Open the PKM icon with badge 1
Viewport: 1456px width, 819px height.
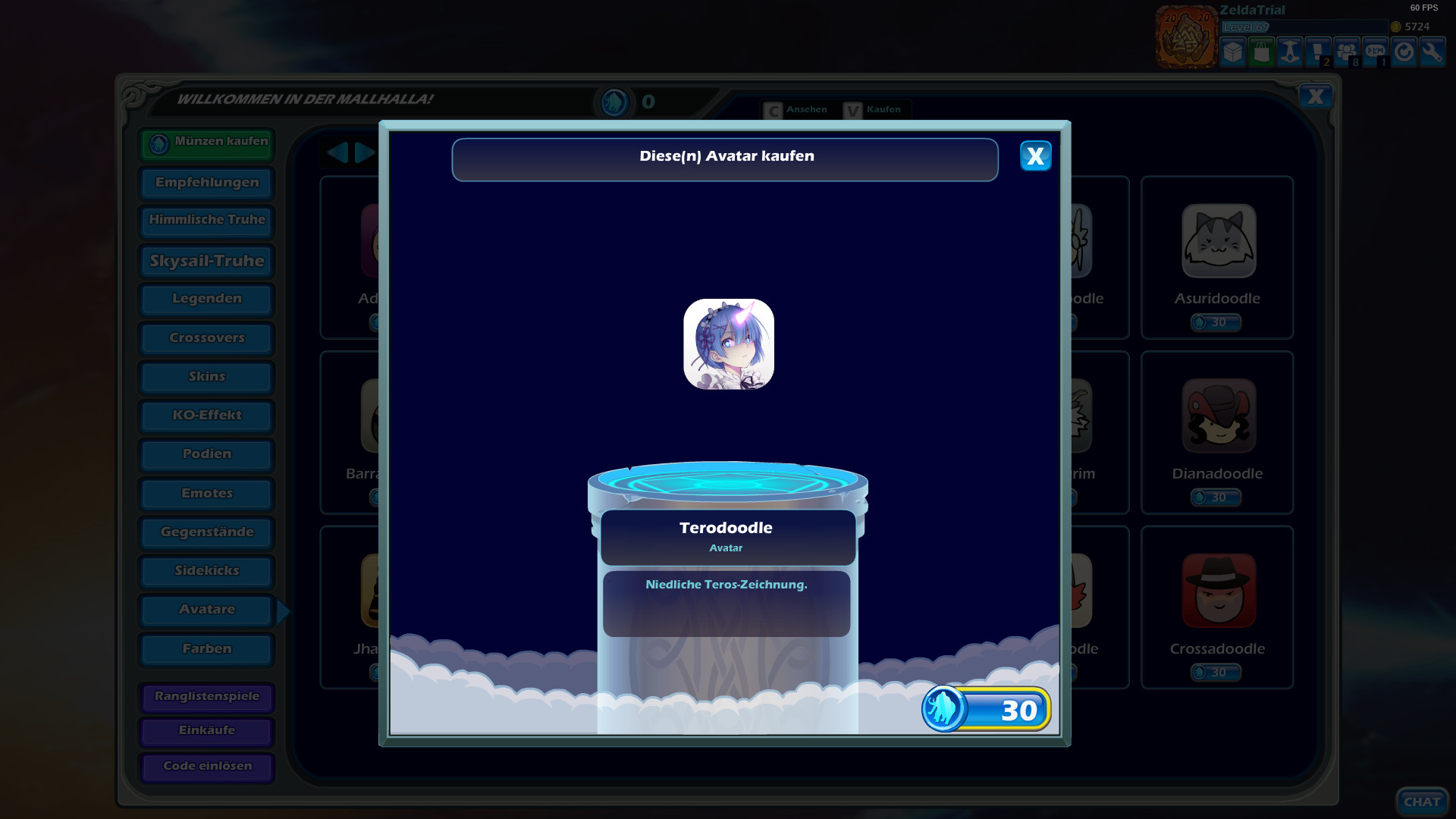click(x=1375, y=52)
